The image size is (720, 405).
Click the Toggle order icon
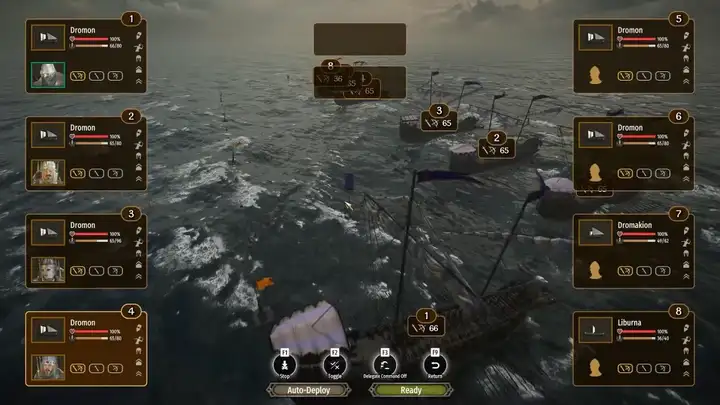tap(335, 365)
